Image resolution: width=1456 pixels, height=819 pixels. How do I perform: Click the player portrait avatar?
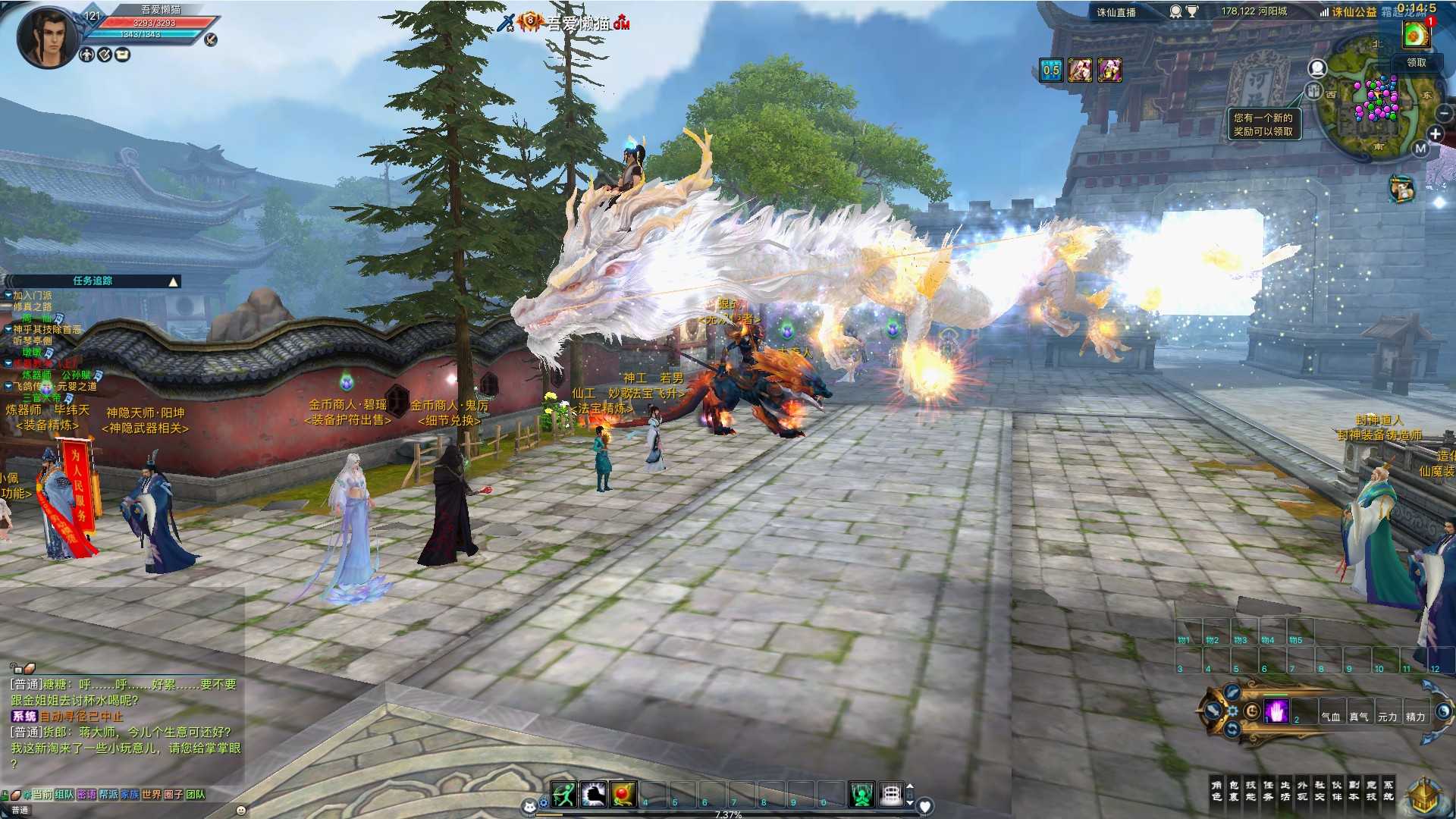(47, 36)
